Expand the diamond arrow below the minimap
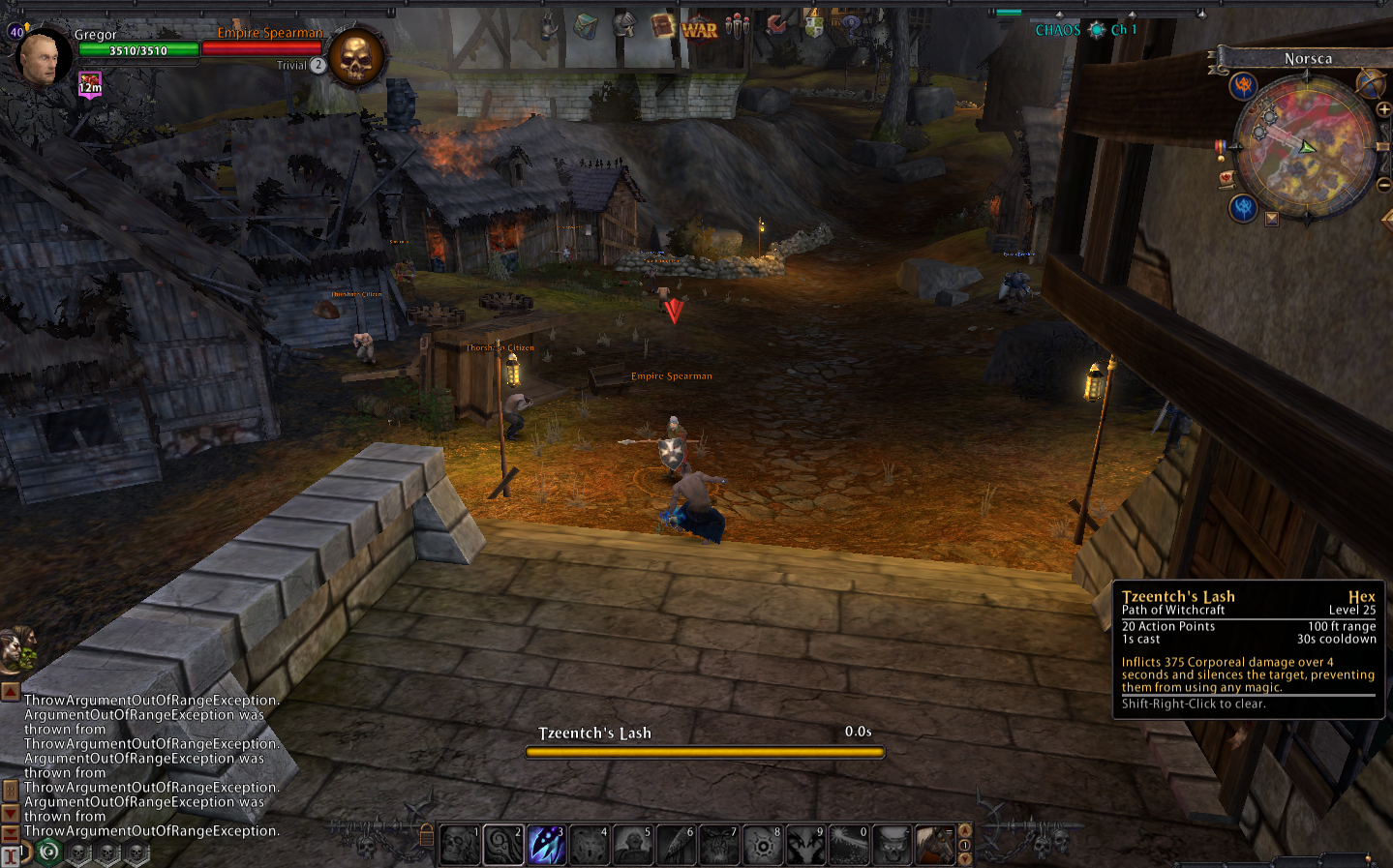 click(x=1271, y=218)
